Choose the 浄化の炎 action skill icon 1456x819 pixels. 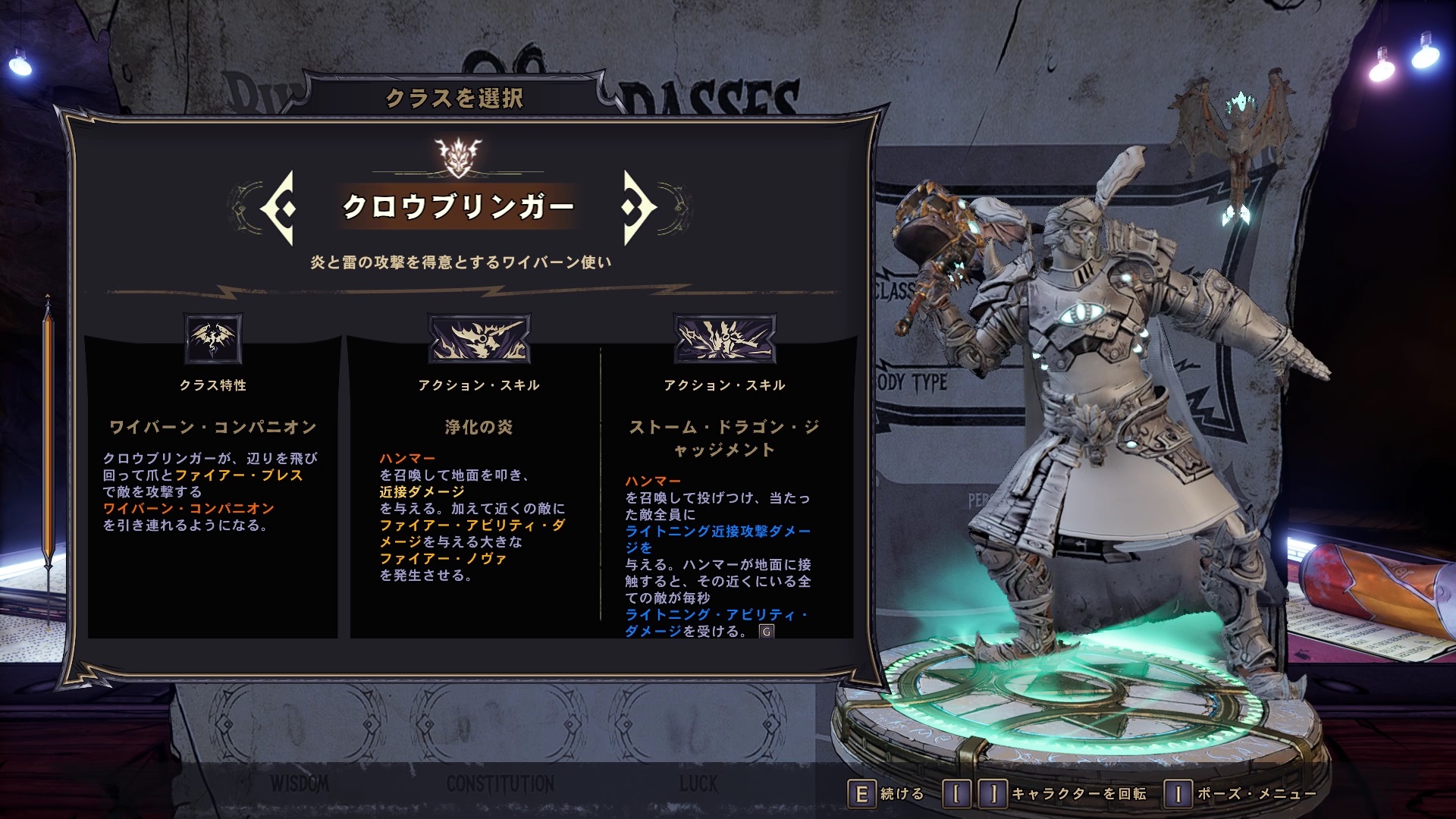pyautogui.click(x=479, y=338)
